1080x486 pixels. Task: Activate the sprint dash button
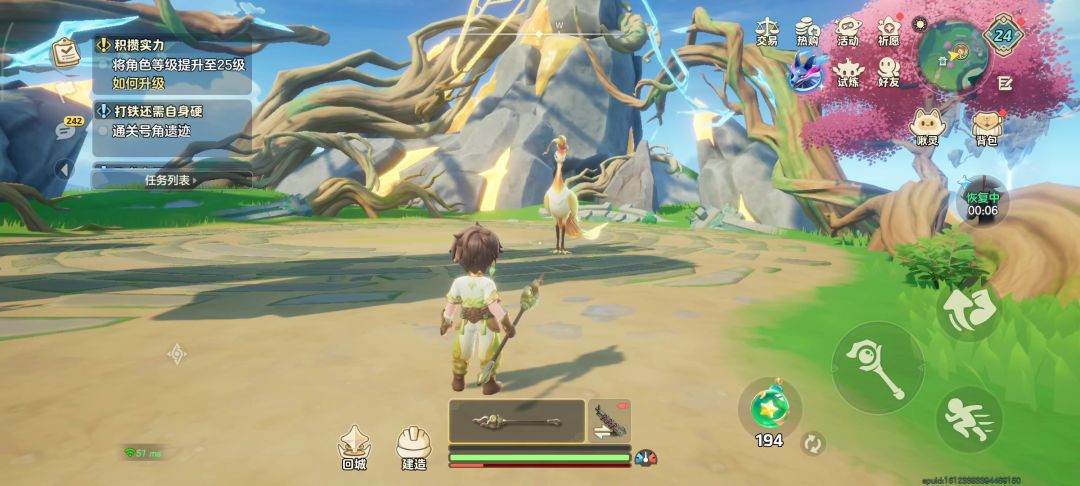969,420
